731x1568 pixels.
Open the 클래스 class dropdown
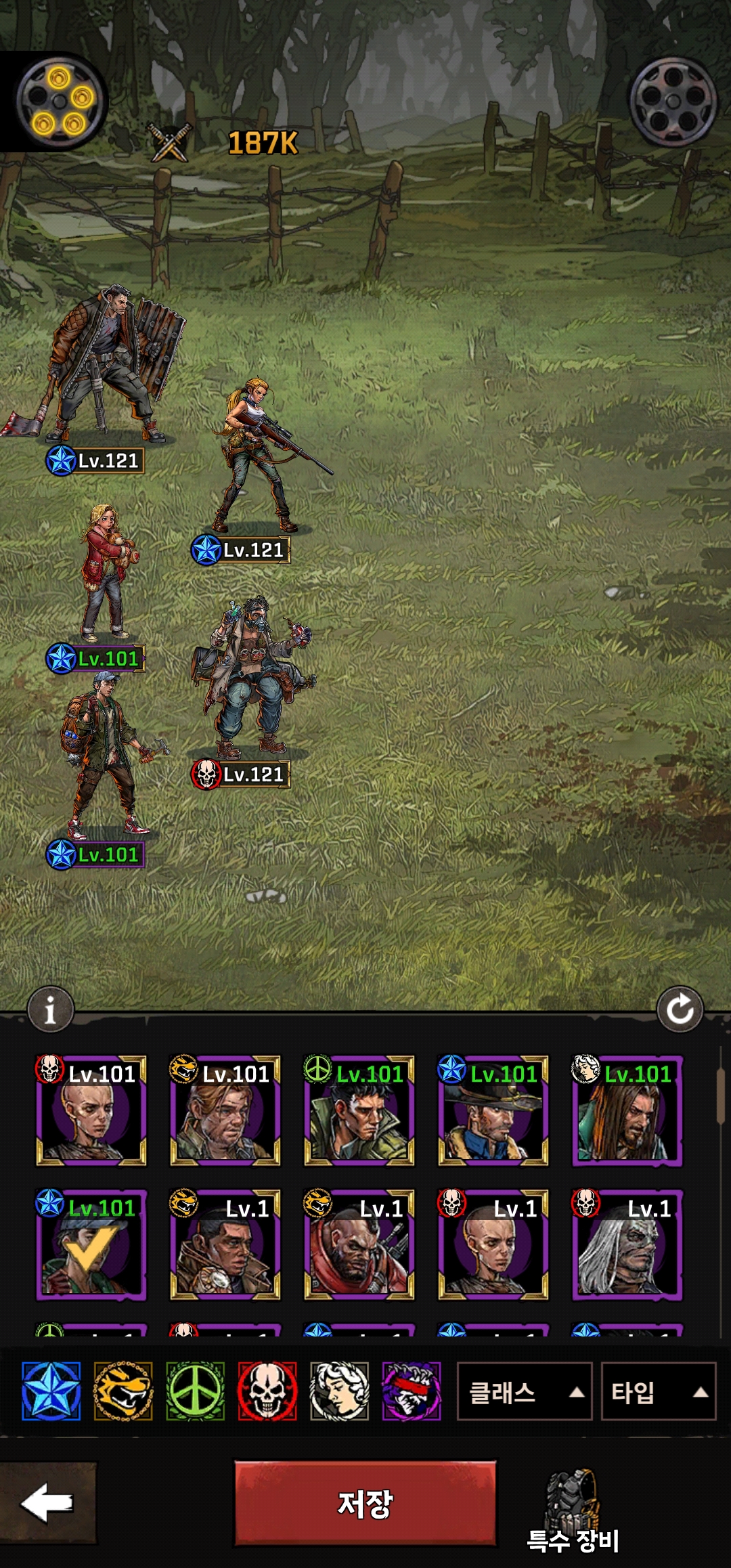(525, 1391)
